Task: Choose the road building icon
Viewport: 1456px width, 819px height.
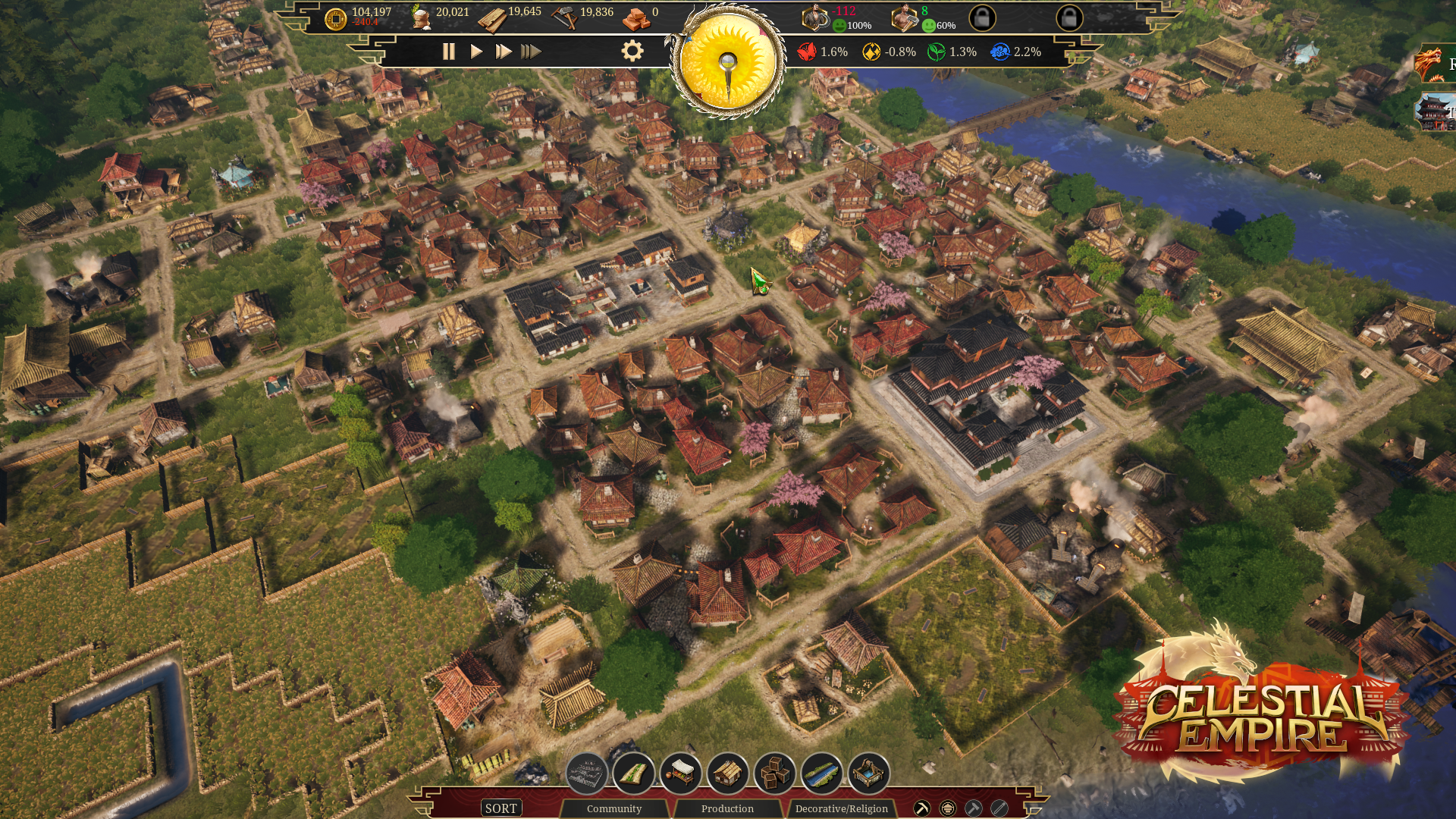Action: (x=634, y=773)
